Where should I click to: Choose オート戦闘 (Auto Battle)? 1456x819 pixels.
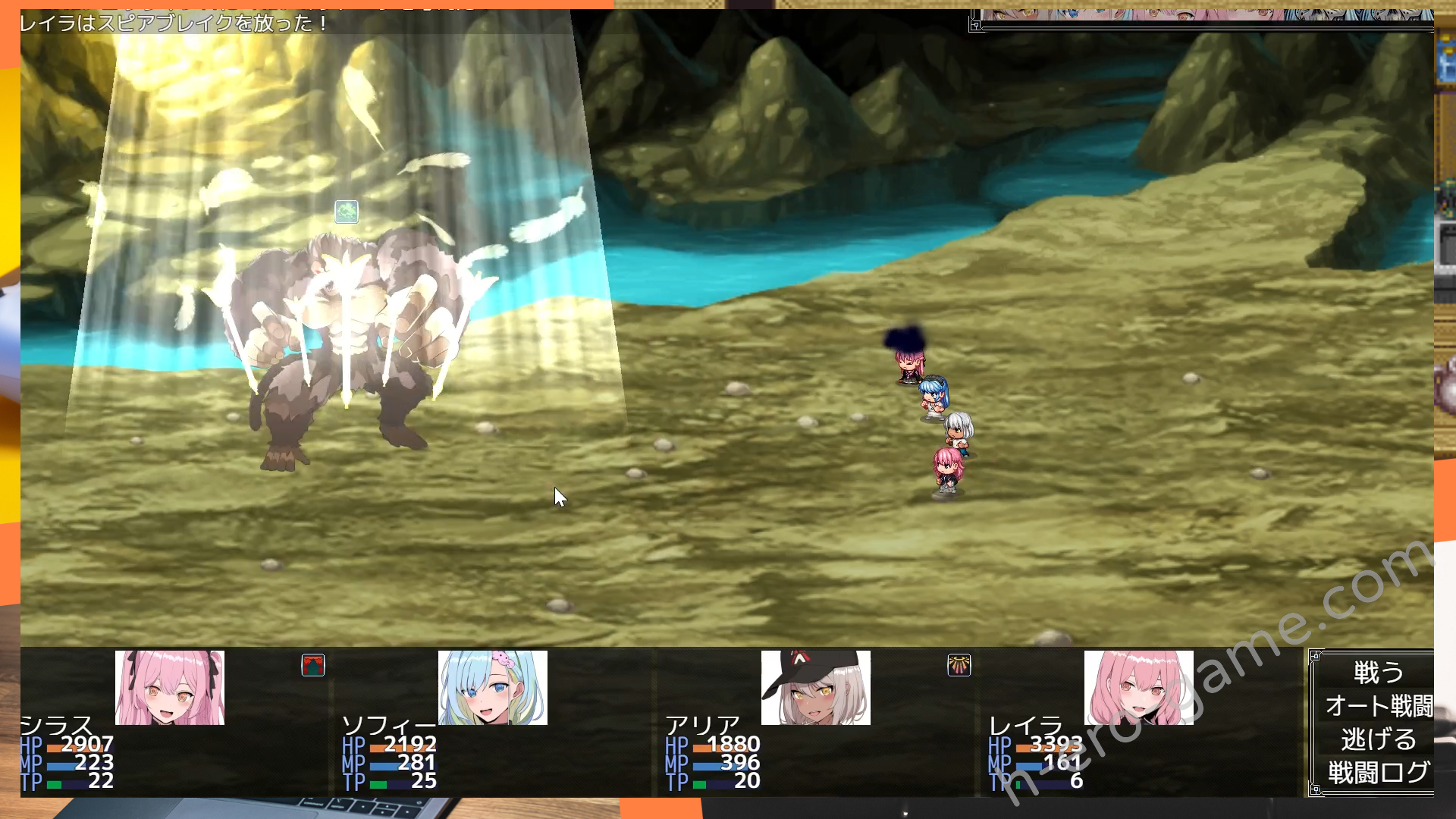[1377, 706]
